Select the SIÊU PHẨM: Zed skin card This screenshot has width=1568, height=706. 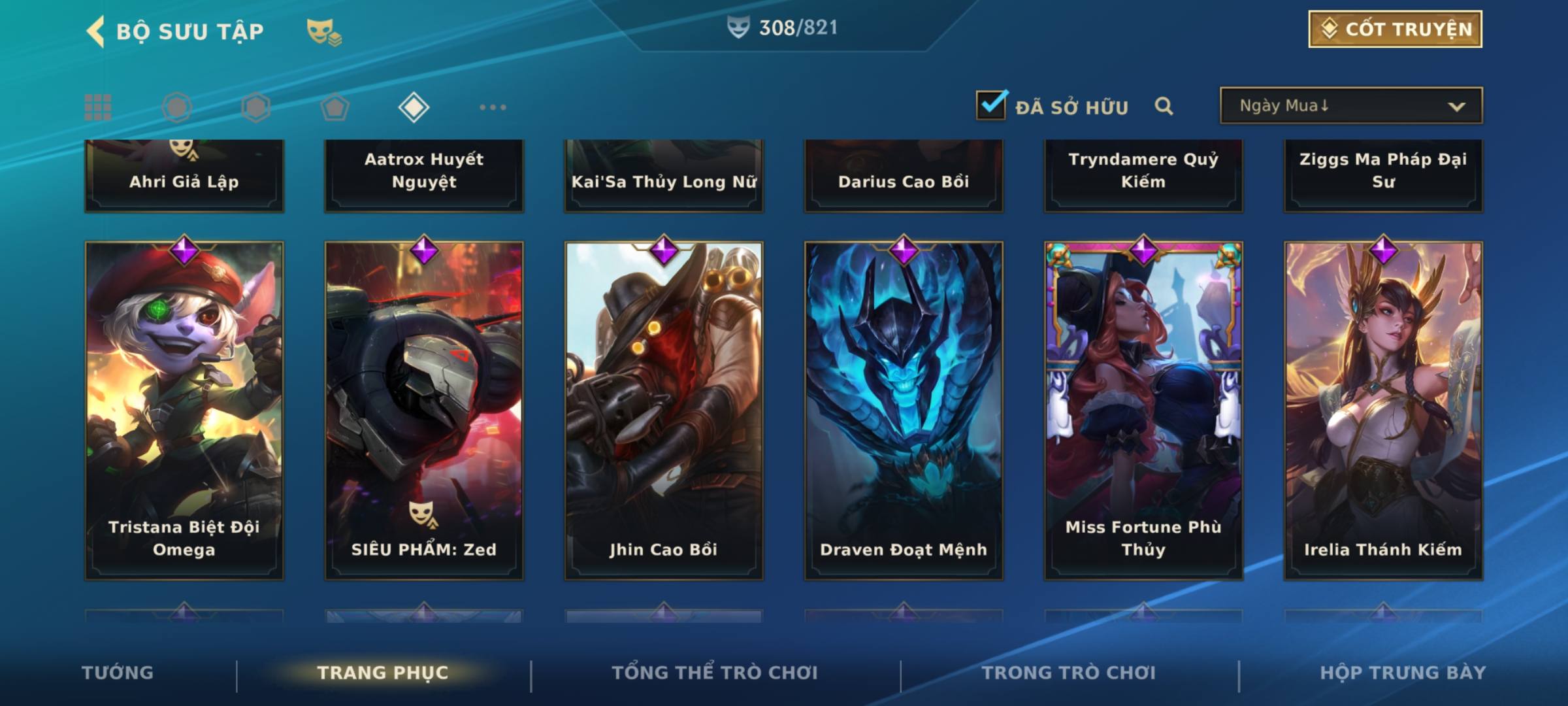coord(424,410)
